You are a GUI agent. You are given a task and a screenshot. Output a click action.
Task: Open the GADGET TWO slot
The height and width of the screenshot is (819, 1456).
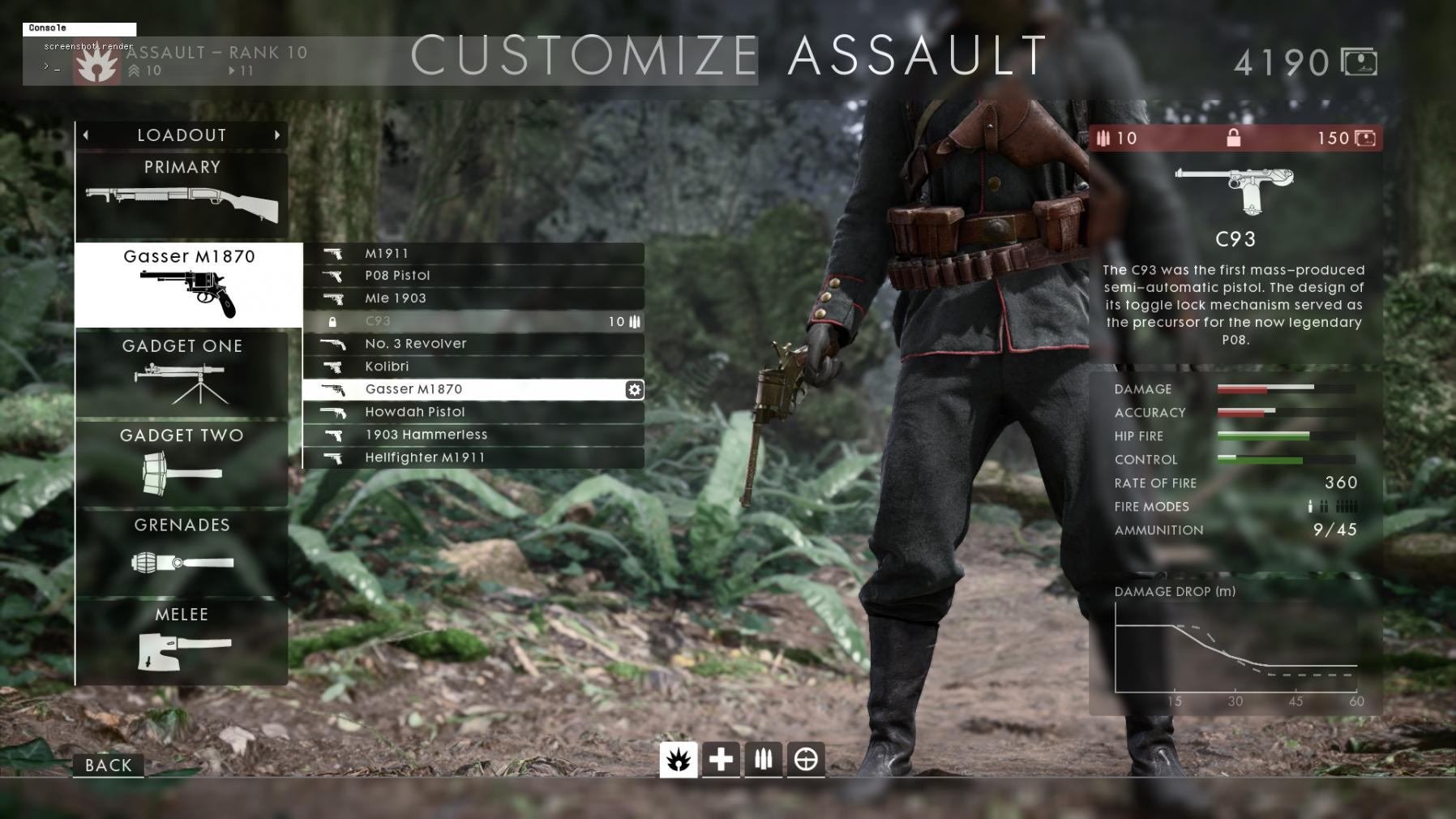click(x=182, y=463)
